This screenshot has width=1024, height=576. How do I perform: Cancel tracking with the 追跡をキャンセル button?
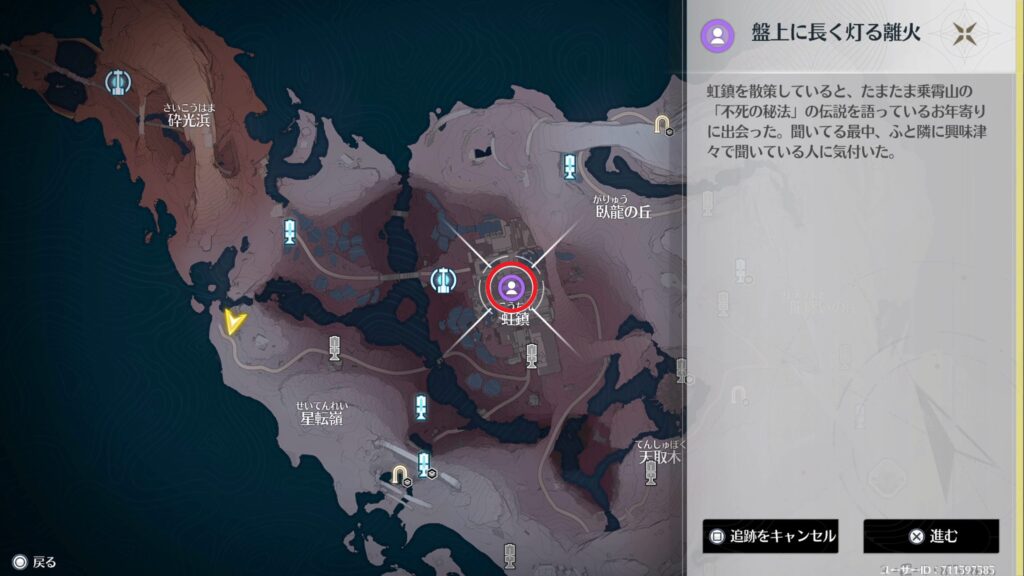tap(770, 536)
